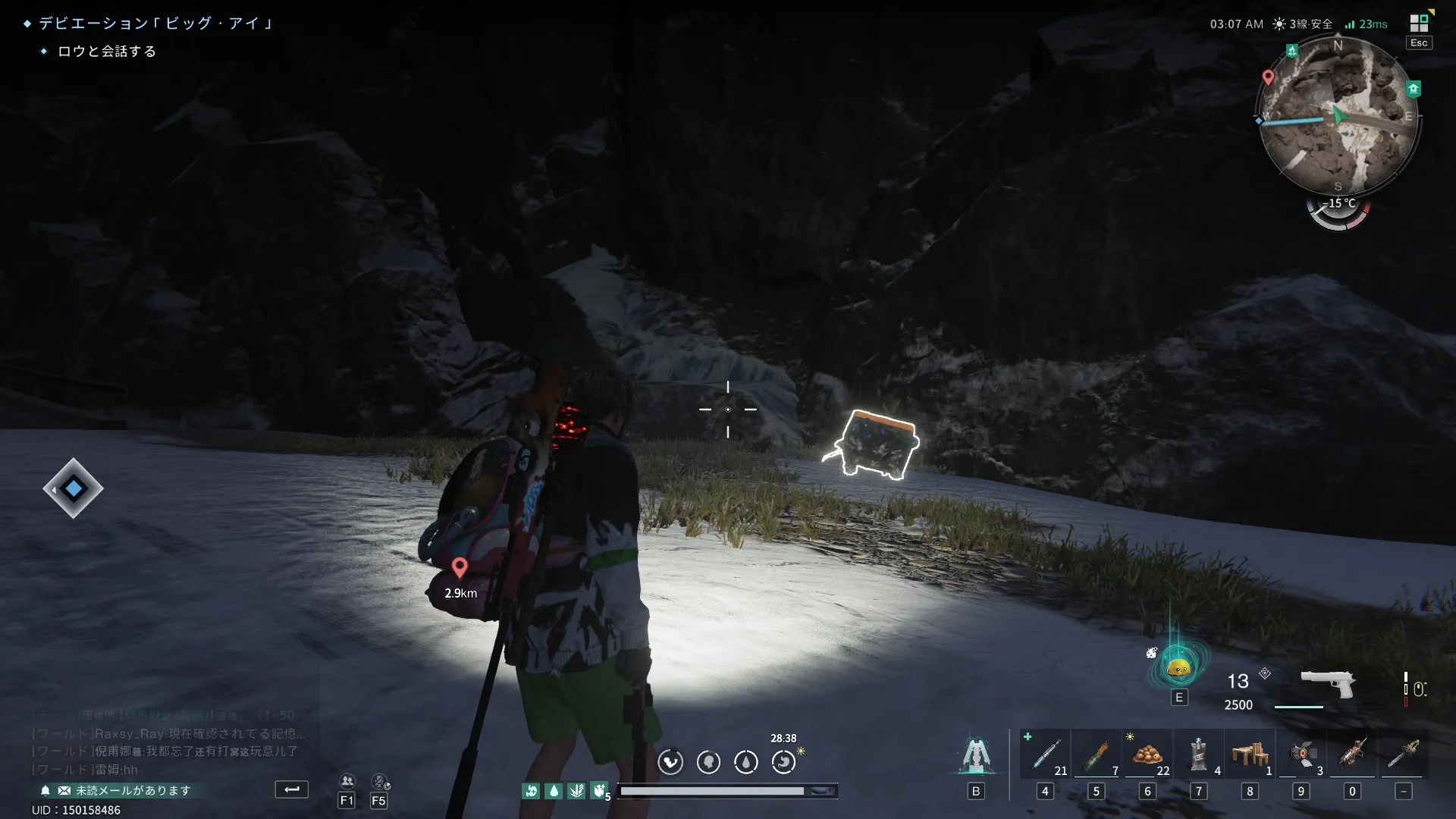Select the silver drink pouch slot
The image size is (1456, 819).
pos(1198,755)
